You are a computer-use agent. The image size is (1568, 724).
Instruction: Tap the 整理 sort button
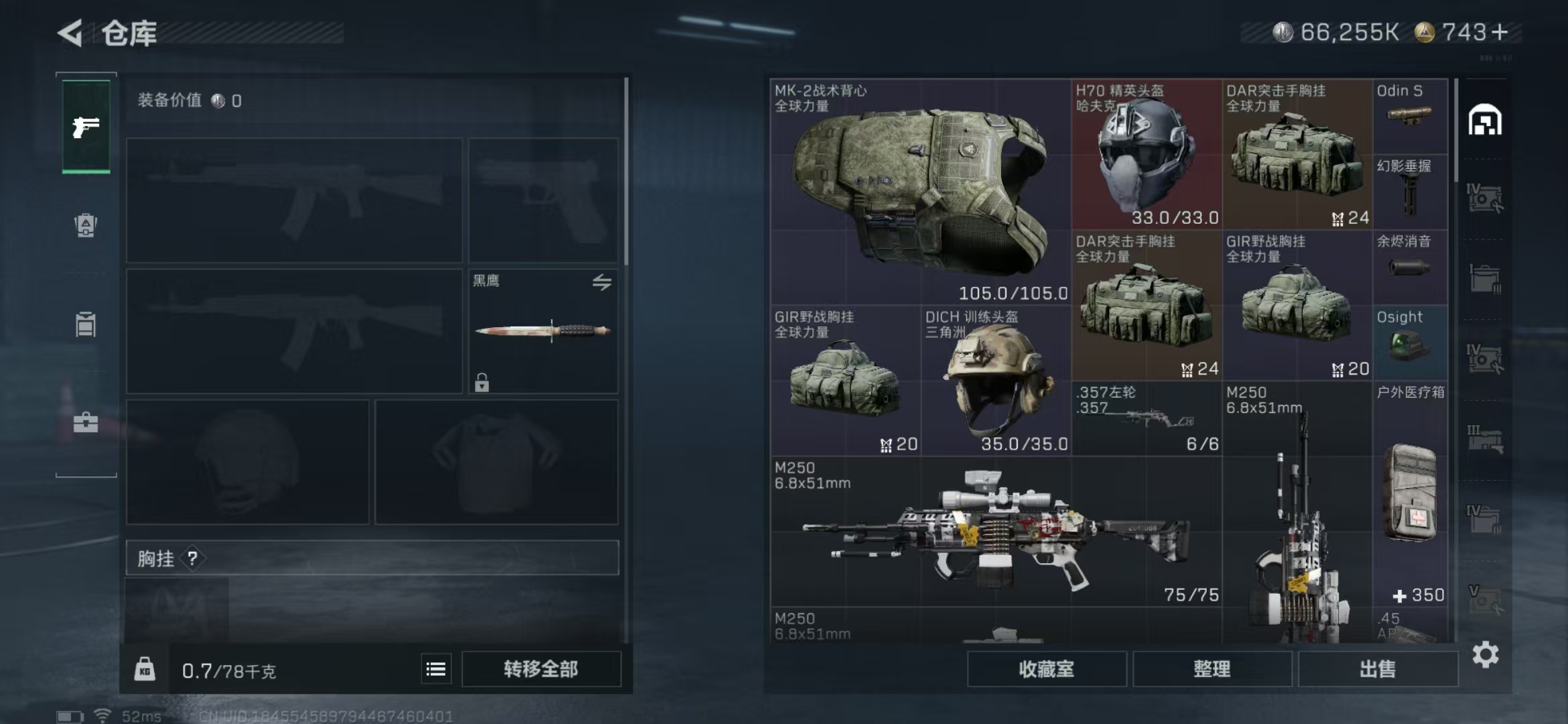(x=1212, y=669)
